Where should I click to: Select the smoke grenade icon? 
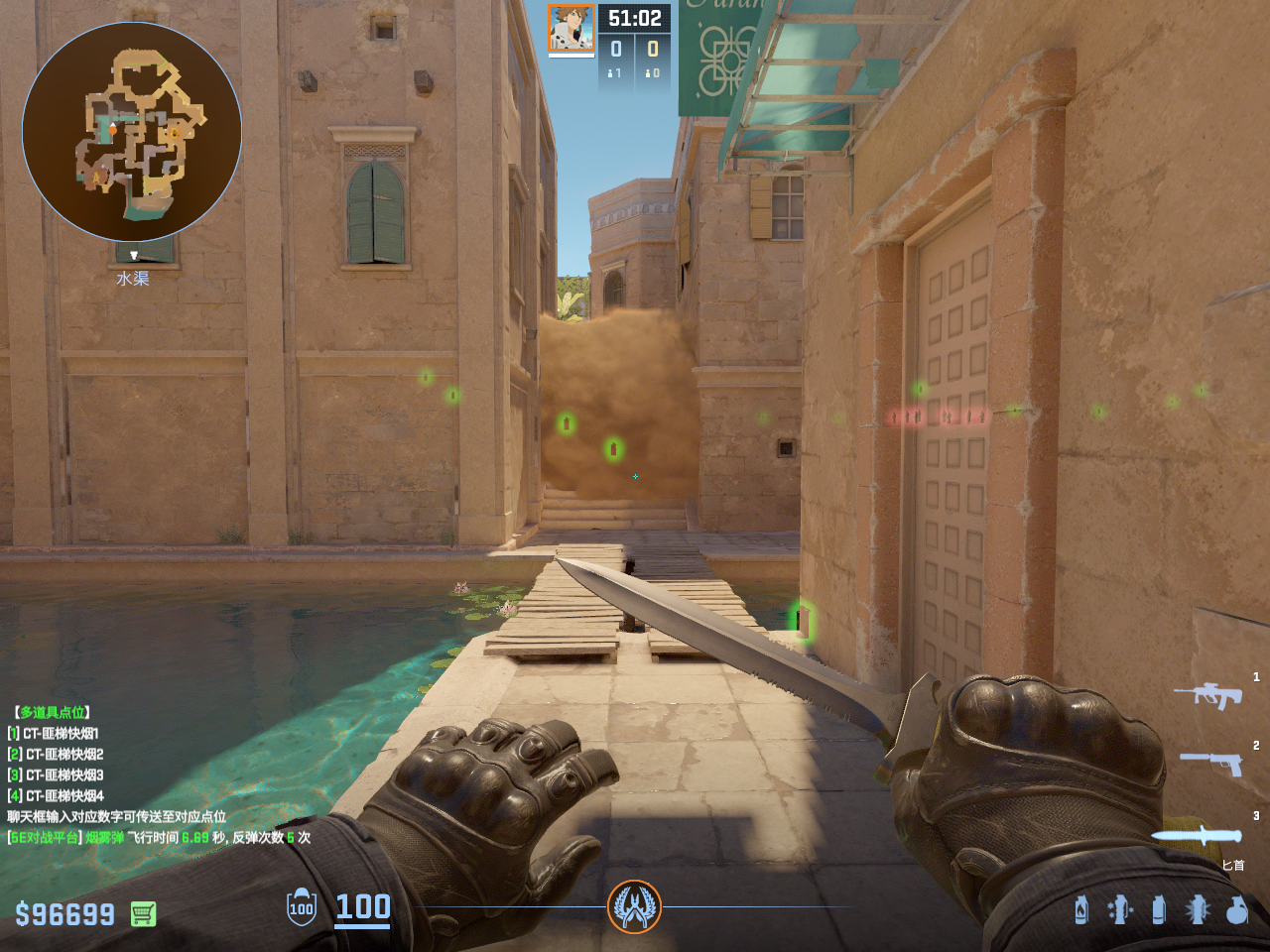tap(1159, 909)
